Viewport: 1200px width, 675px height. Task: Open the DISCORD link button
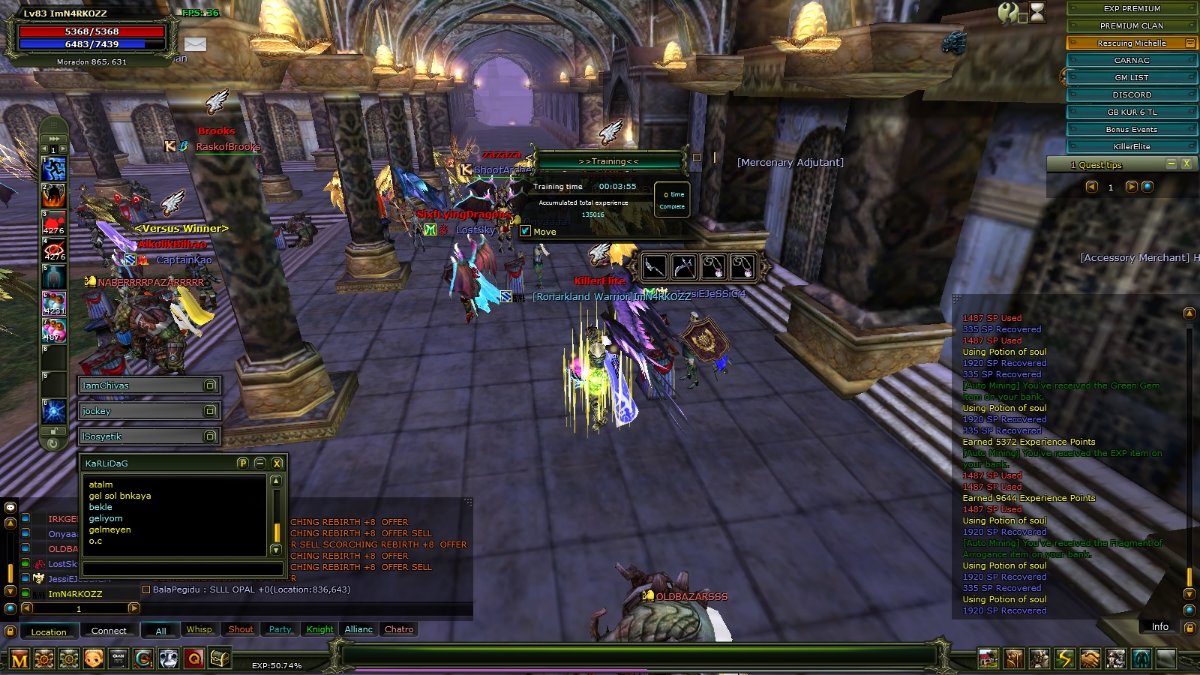[x=1132, y=95]
